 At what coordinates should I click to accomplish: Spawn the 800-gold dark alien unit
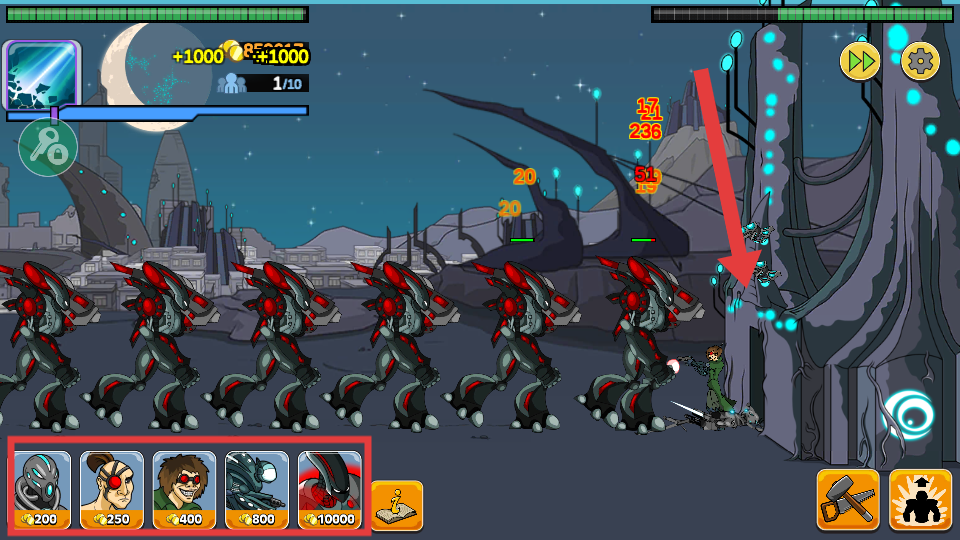tap(257, 489)
